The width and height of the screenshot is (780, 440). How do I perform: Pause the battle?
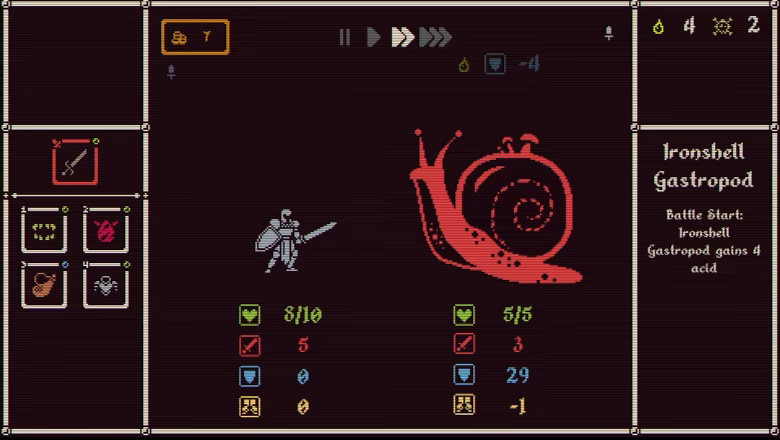pos(345,38)
